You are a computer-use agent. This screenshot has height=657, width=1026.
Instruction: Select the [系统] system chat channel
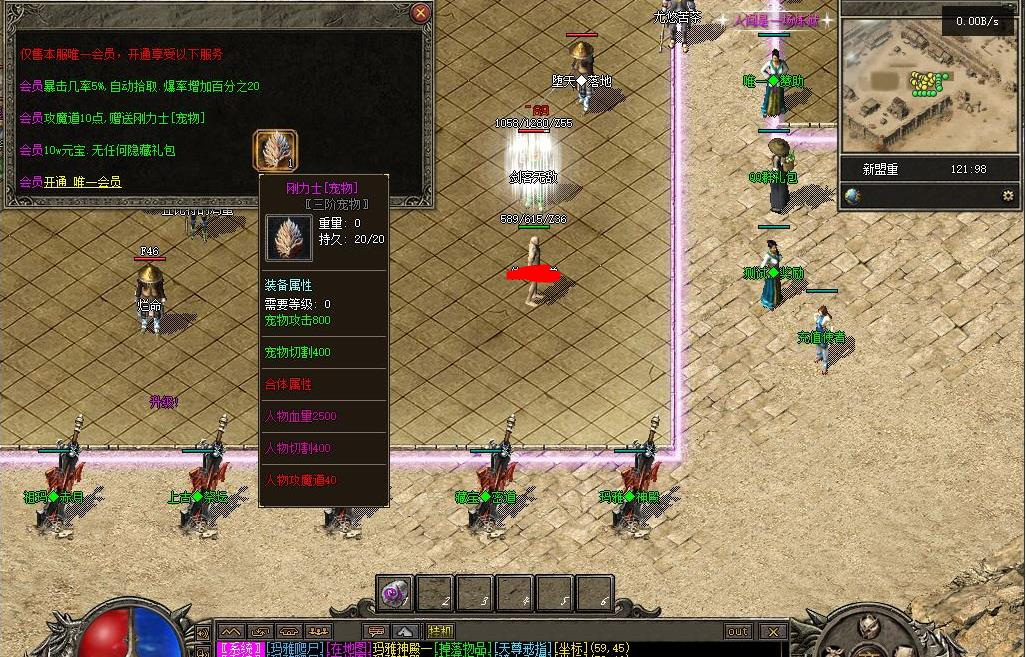tap(241, 650)
